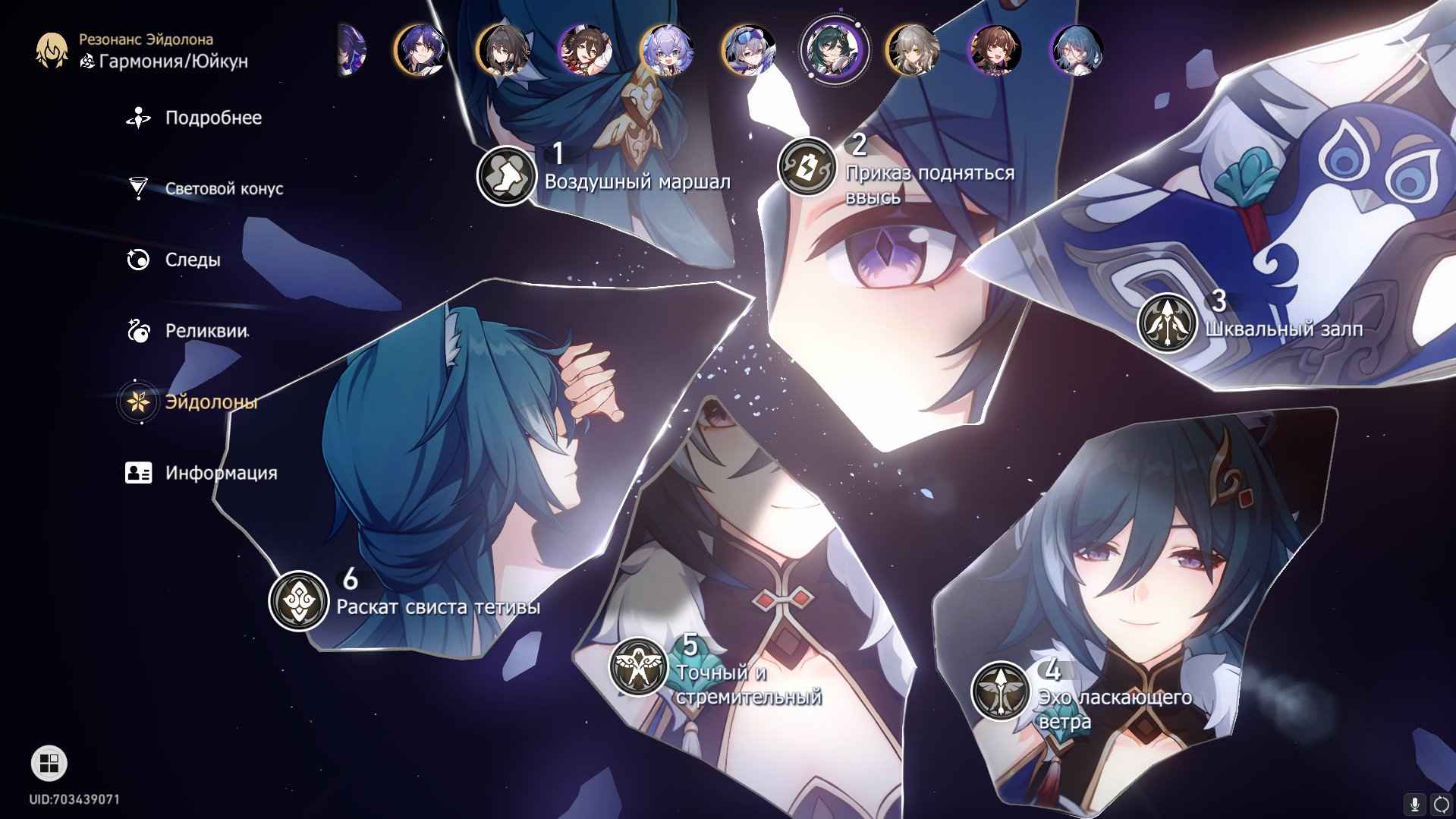Viewport: 1456px width, 819px height.
Task: Open the four-square grid menu button
Action: point(49,763)
